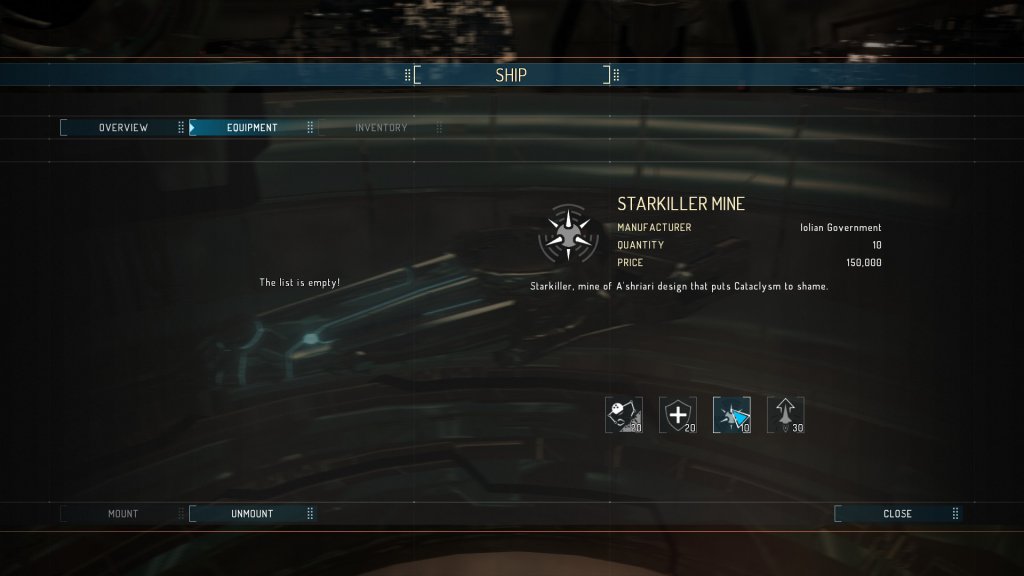Screen dimensions: 1024x576
Task: Select the repair drone equipment slot
Action: click(x=624, y=415)
